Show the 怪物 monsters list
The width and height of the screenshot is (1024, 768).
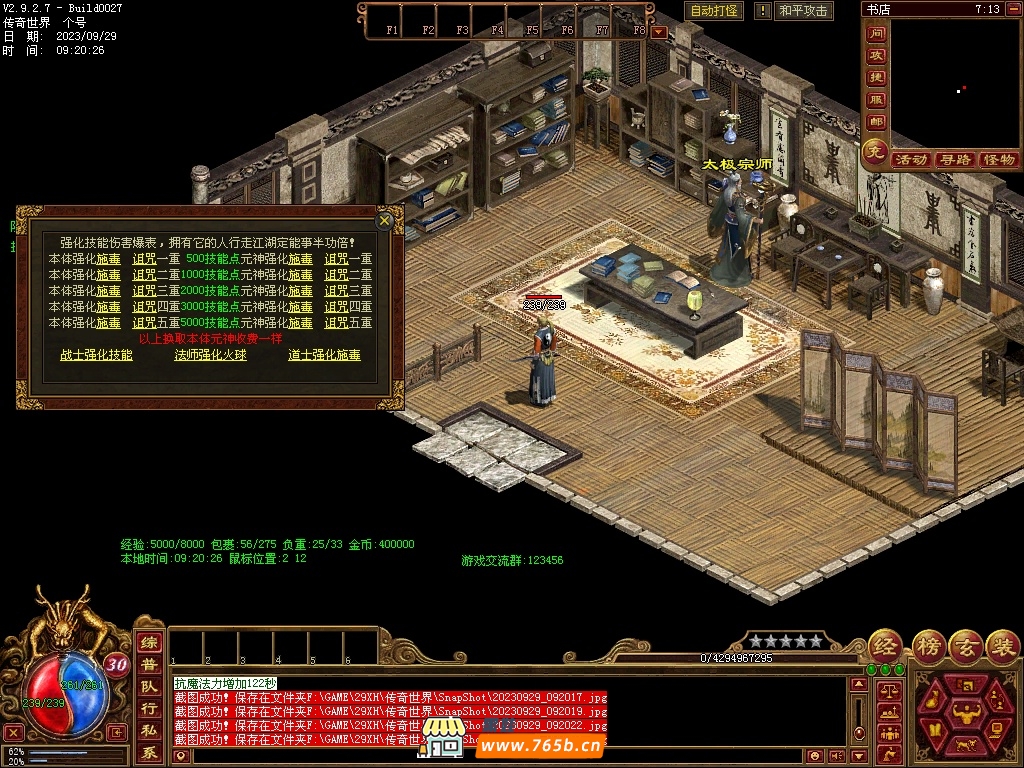tap(998, 160)
